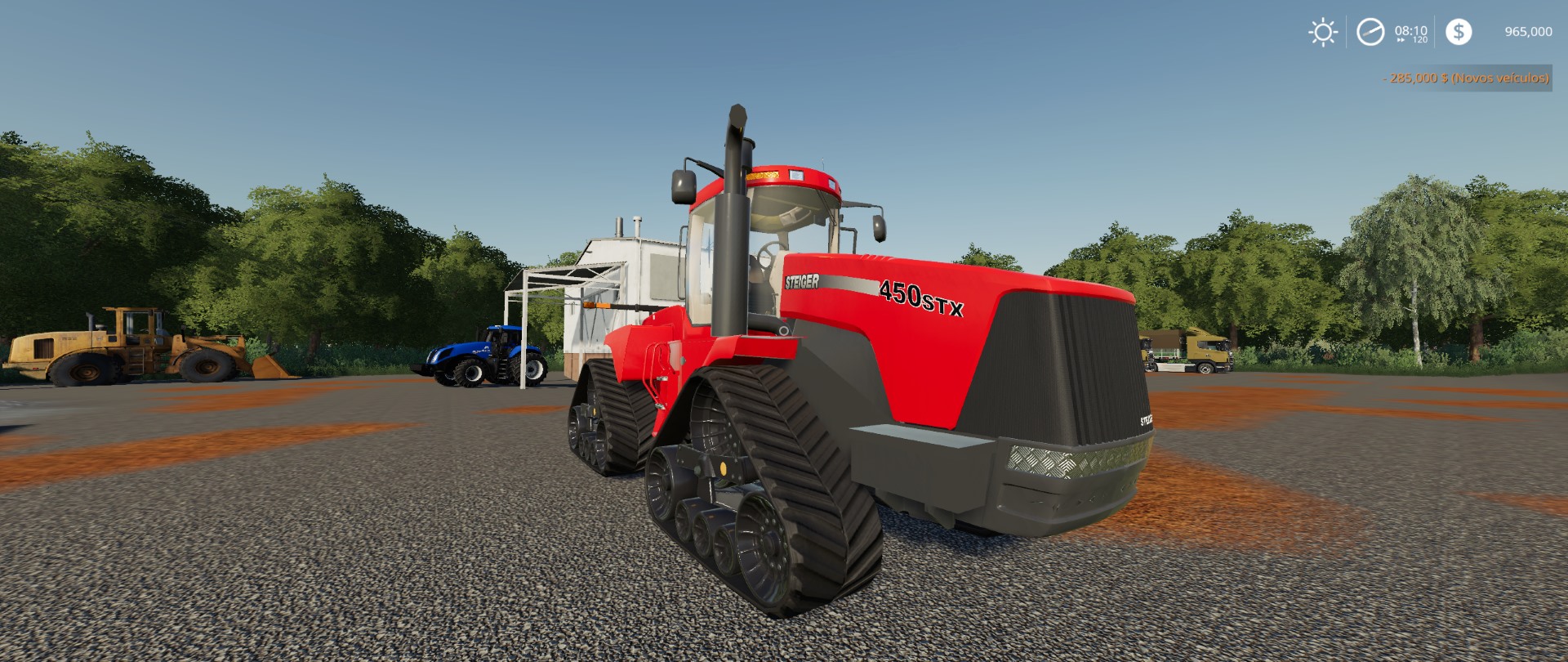Viewport: 1568px width, 662px height.
Task: Click the 08:10 time display
Action: 1410,30
